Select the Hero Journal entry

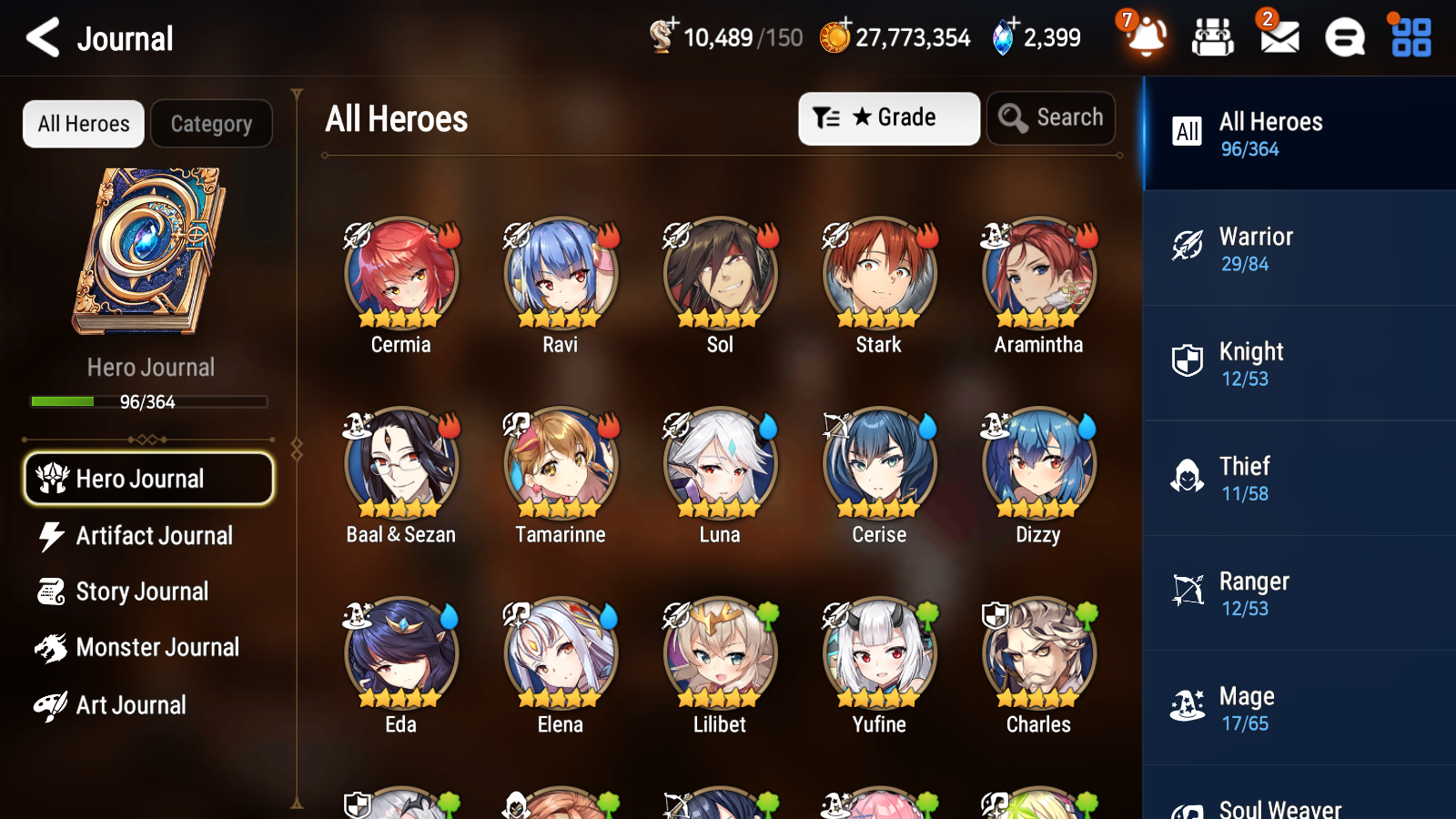click(x=148, y=478)
